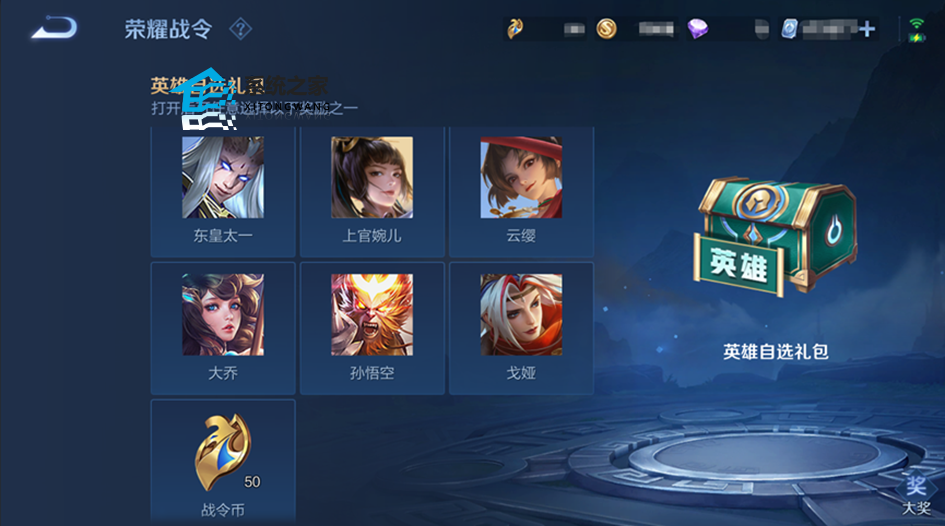Pick hero 戈娅
945x526 pixels.
point(521,325)
